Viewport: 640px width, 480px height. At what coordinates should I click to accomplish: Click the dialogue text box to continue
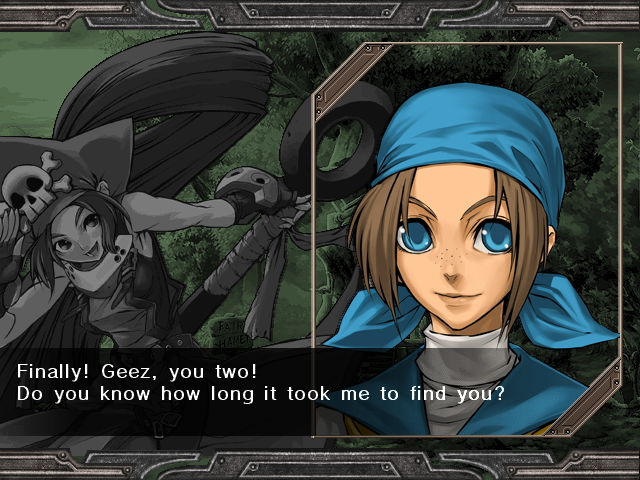tap(260, 383)
